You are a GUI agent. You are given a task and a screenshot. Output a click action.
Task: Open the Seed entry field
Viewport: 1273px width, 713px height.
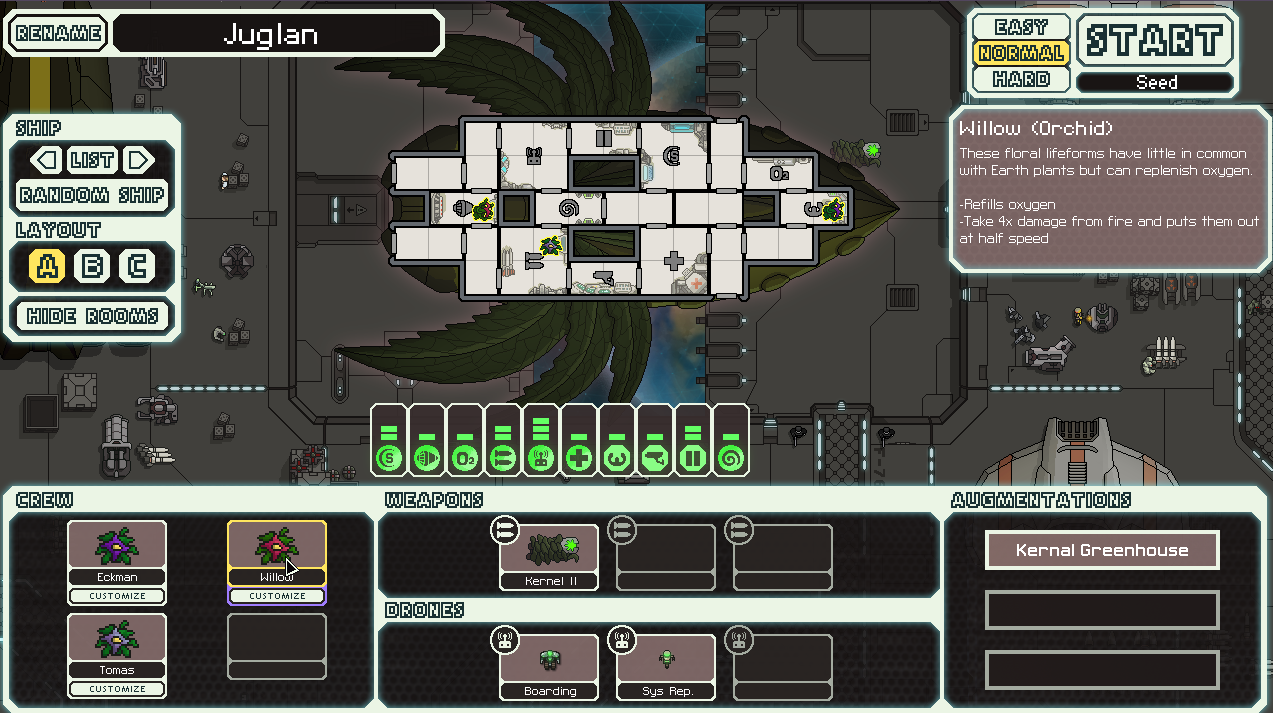[x=1155, y=83]
